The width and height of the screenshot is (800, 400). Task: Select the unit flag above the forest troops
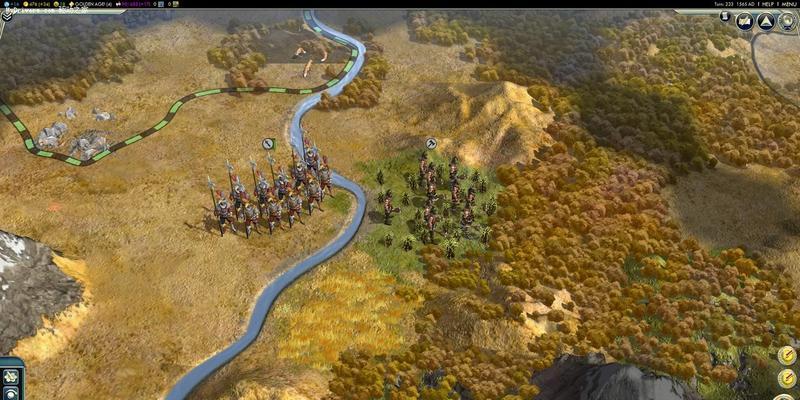pos(430,144)
